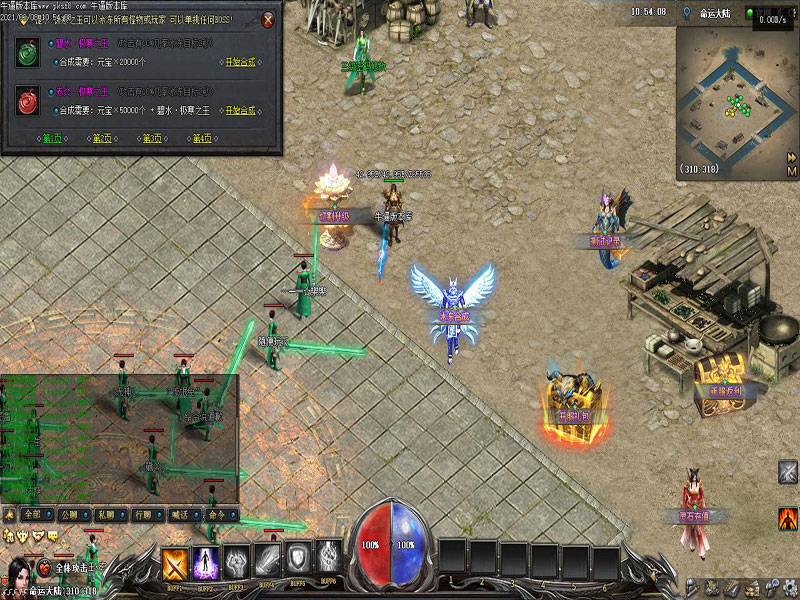Select the green 碧水 orb item icon
800x600 pixels.
pyautogui.click(x=27, y=54)
